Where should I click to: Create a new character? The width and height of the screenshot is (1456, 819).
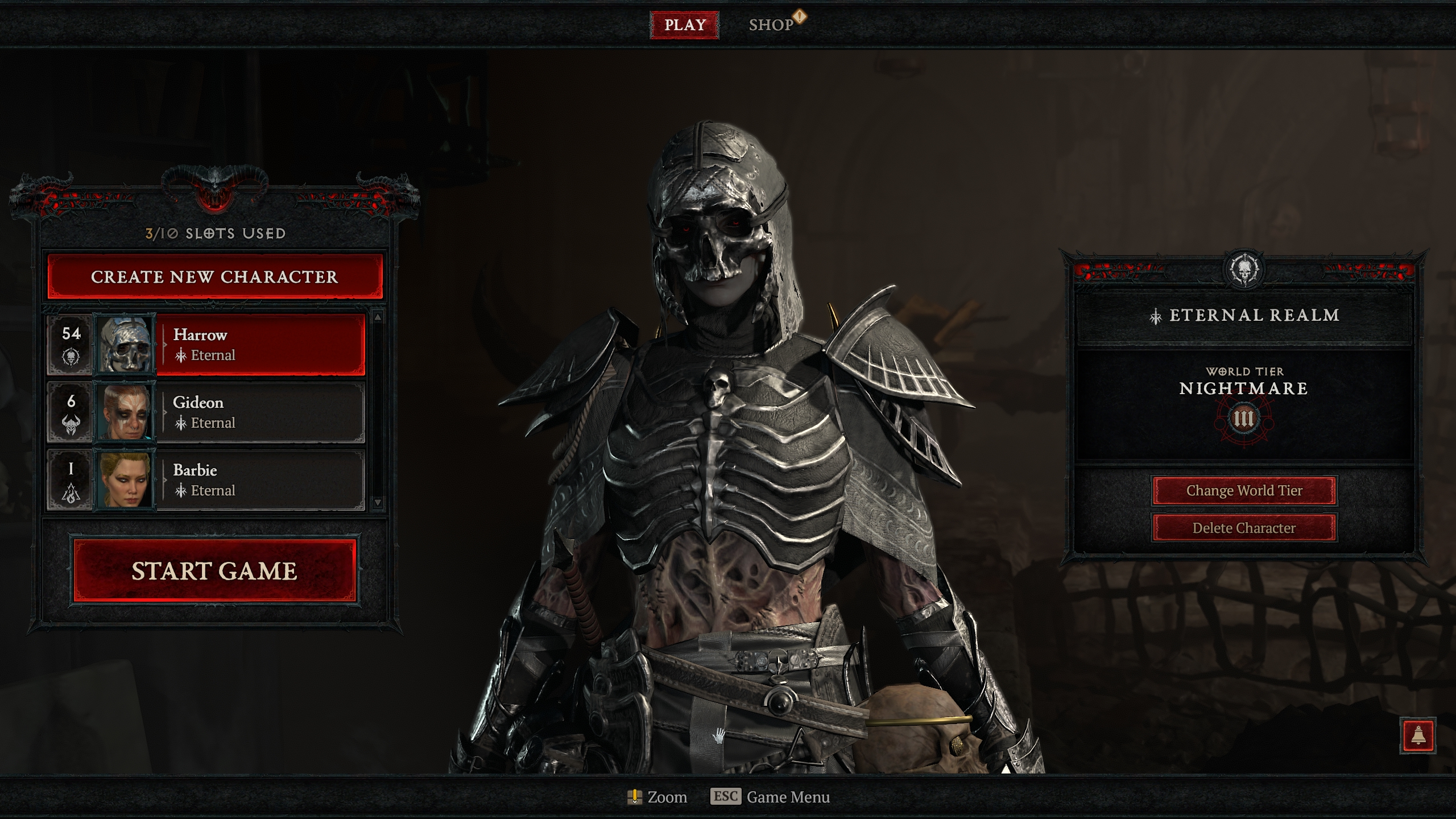[x=214, y=277]
